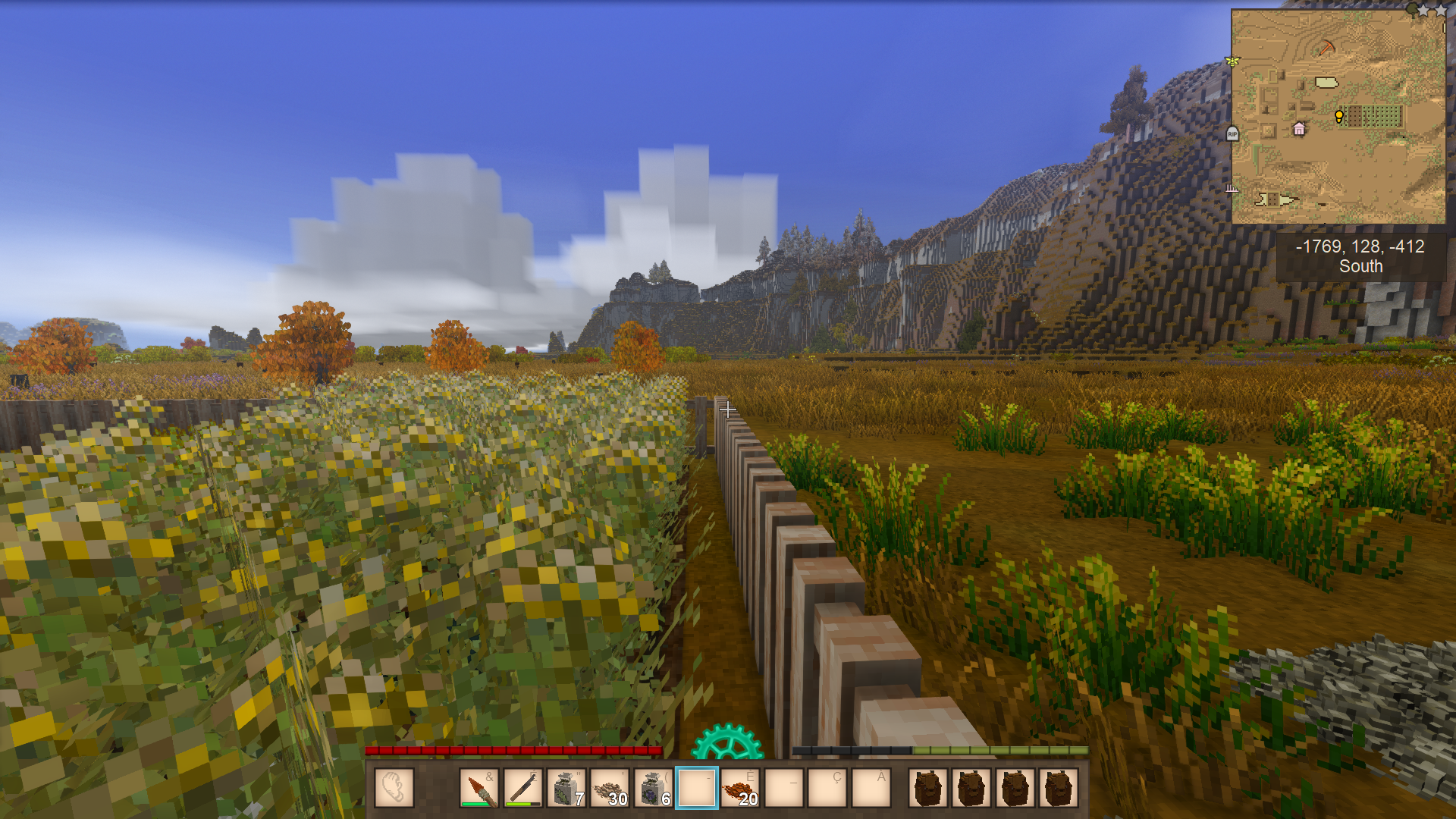Select the pink house marker on the minimap
This screenshot has height=819, width=1456.
[1299, 129]
